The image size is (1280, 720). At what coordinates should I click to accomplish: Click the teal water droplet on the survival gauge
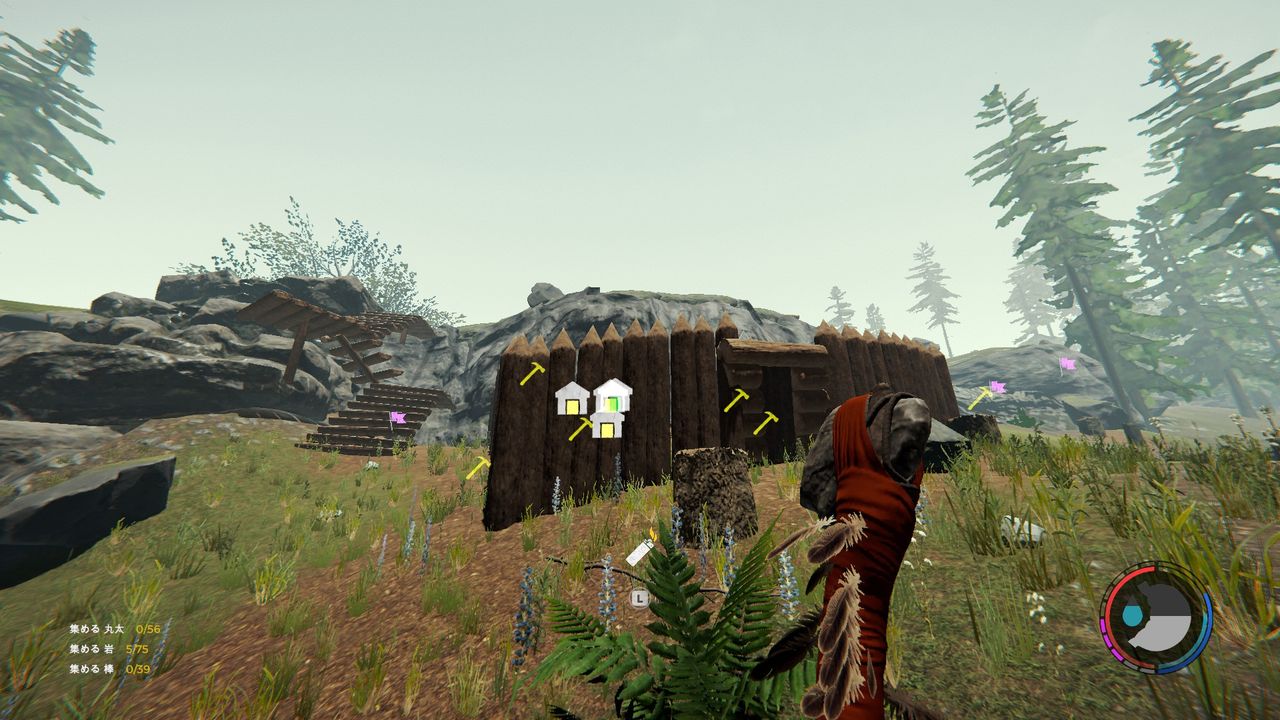click(1131, 614)
